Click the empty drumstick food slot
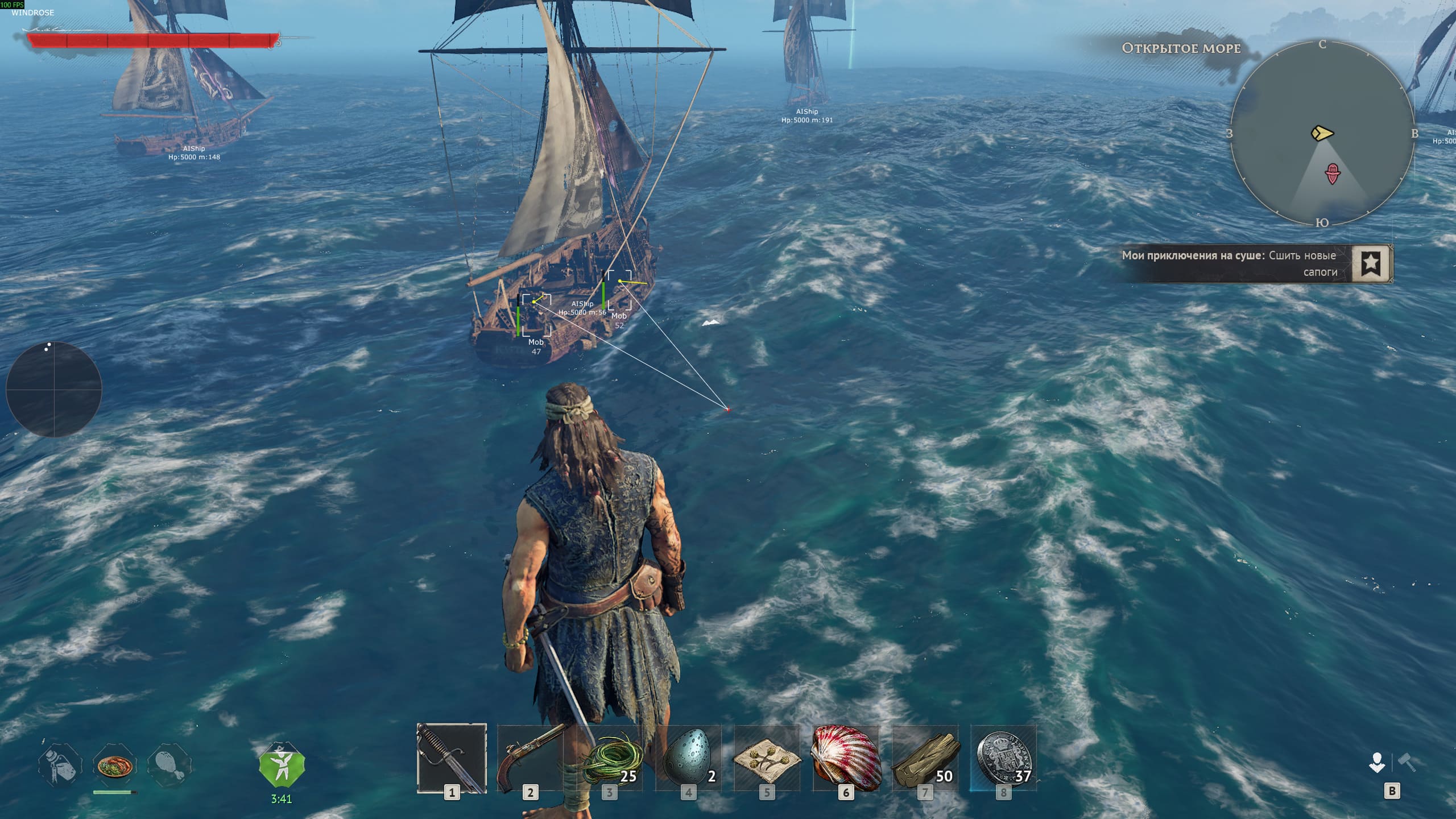Screen dimensions: 1456x819 point(169,765)
